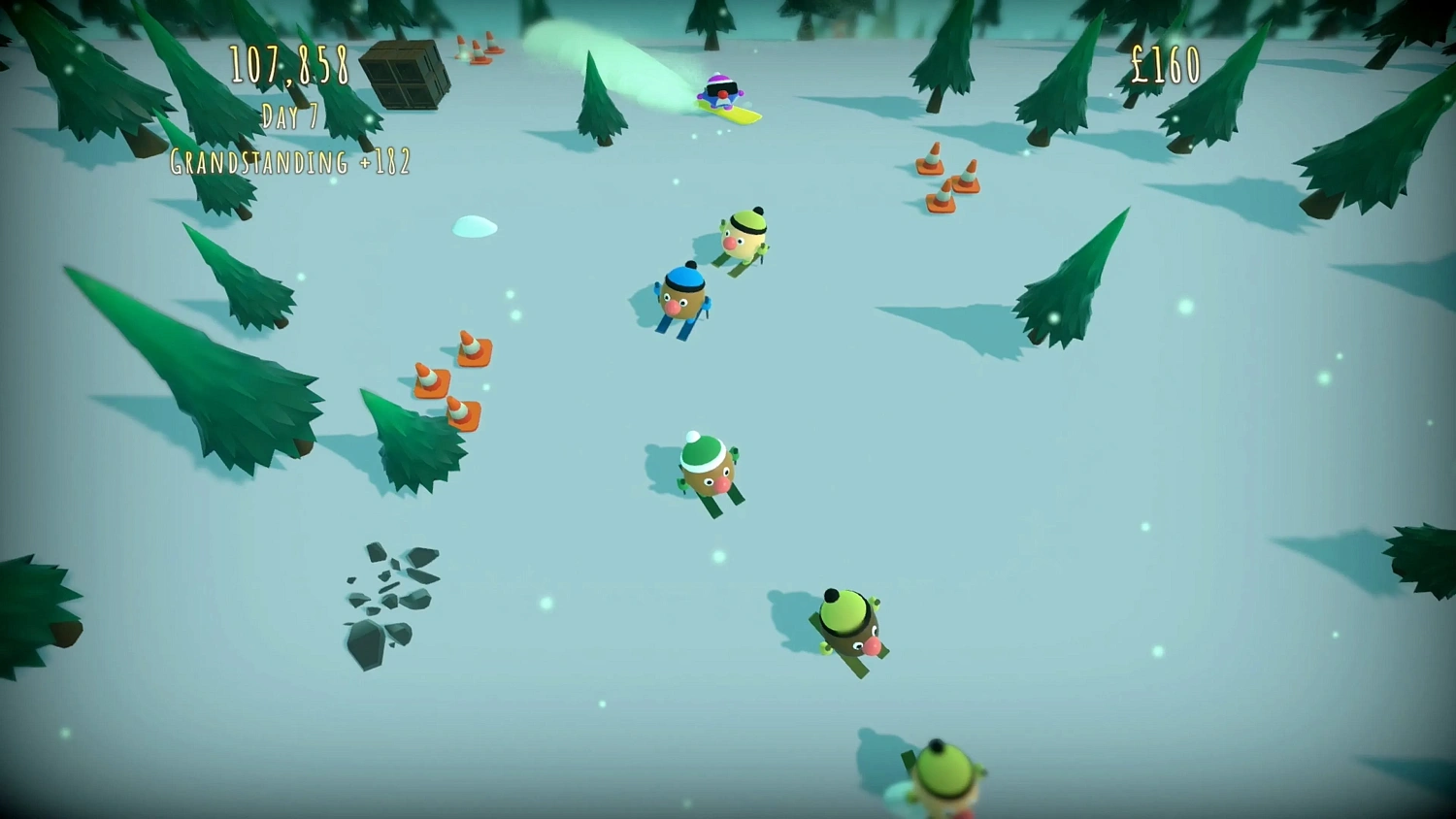Image resolution: width=1456 pixels, height=819 pixels.
Task: Click the Grandstanding +182 bonus text
Action: tap(289, 162)
